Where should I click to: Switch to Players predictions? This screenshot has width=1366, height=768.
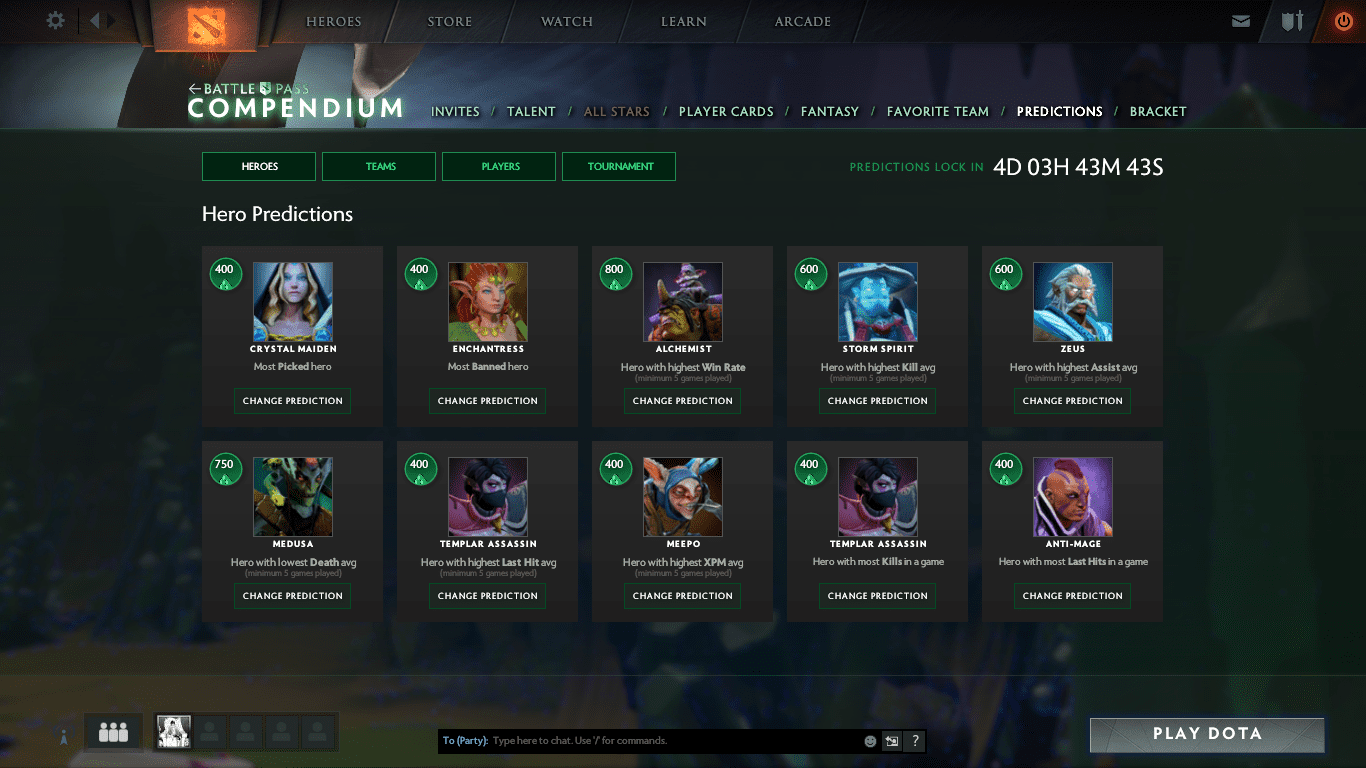tap(499, 166)
